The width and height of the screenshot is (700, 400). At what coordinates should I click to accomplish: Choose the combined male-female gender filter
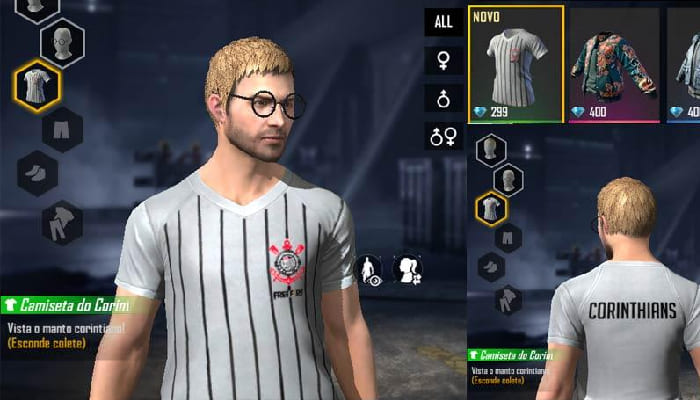tap(443, 136)
